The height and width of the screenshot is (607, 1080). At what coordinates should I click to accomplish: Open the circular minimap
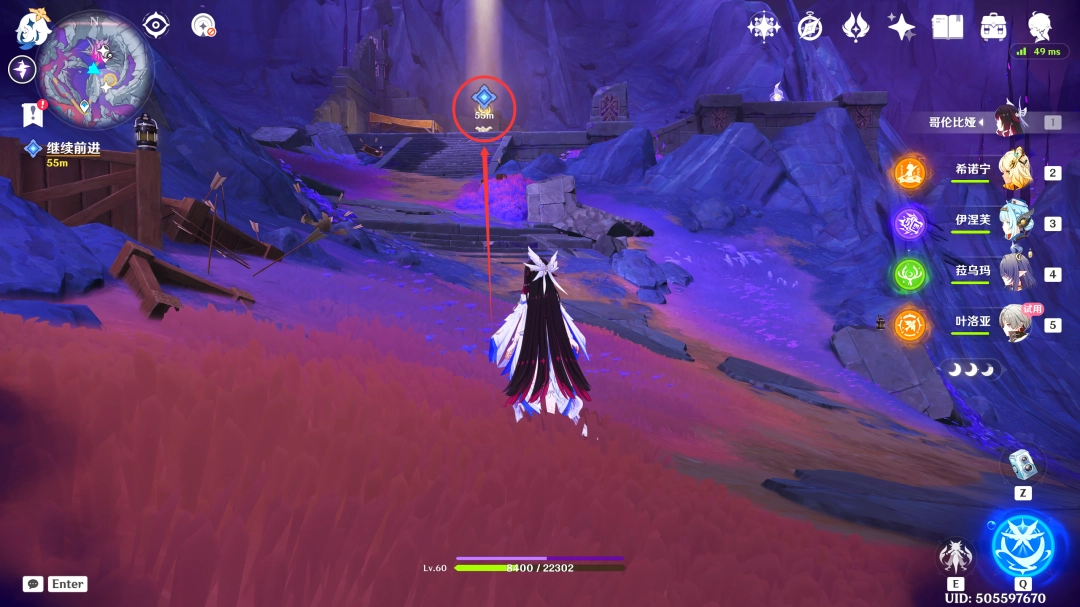(x=95, y=70)
